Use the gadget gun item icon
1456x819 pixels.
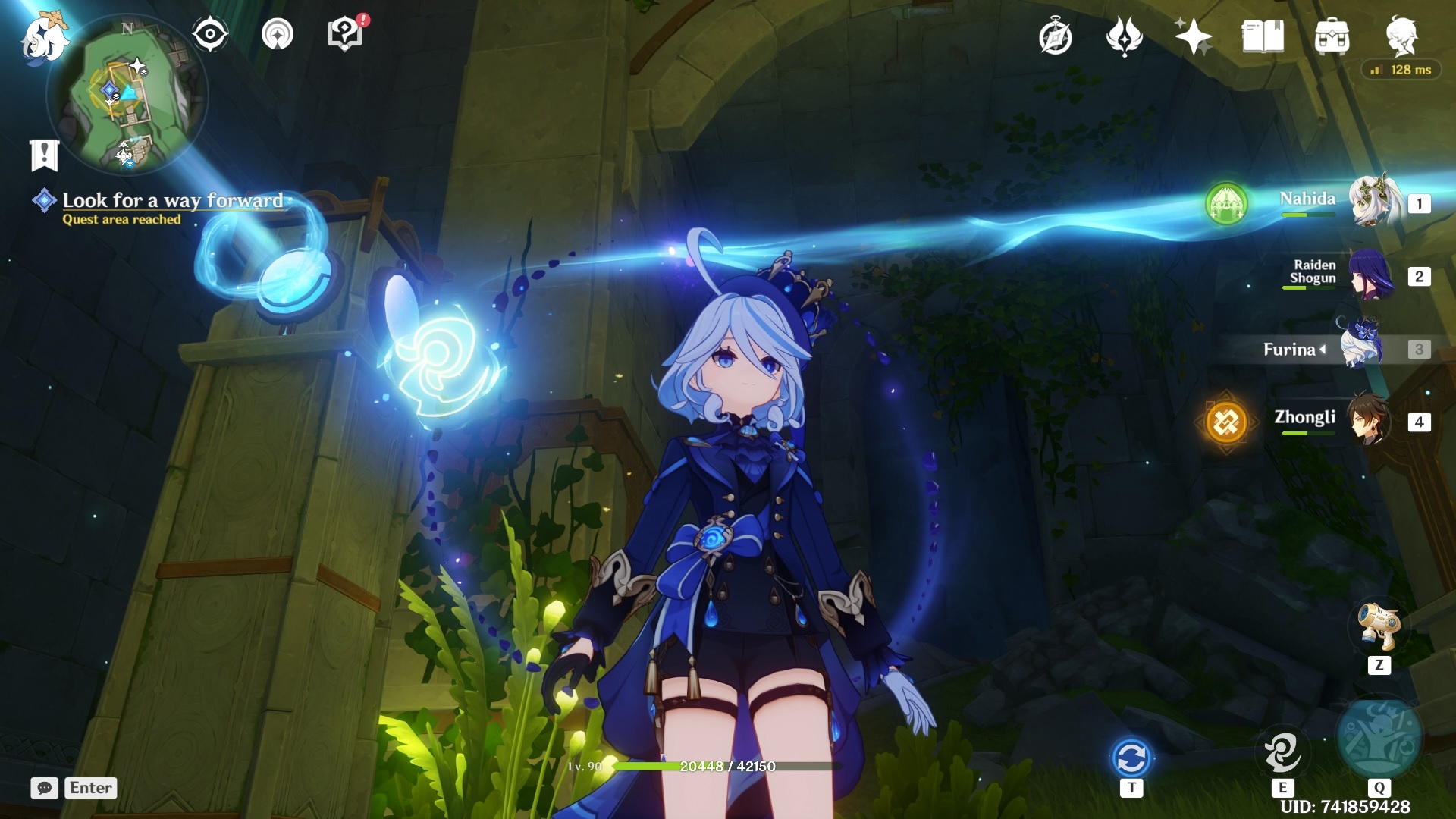click(x=1379, y=626)
